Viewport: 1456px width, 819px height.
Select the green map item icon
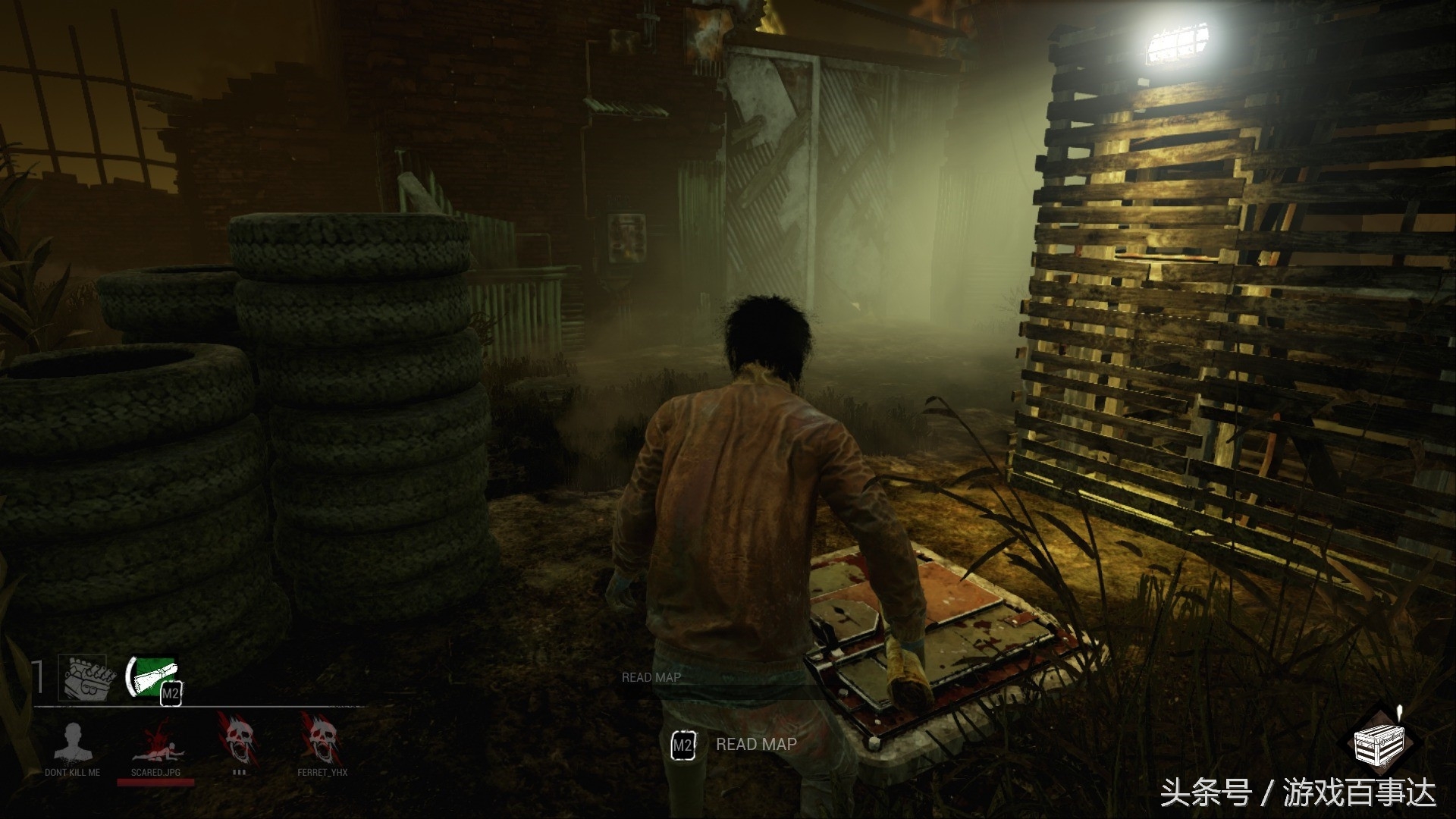[152, 676]
